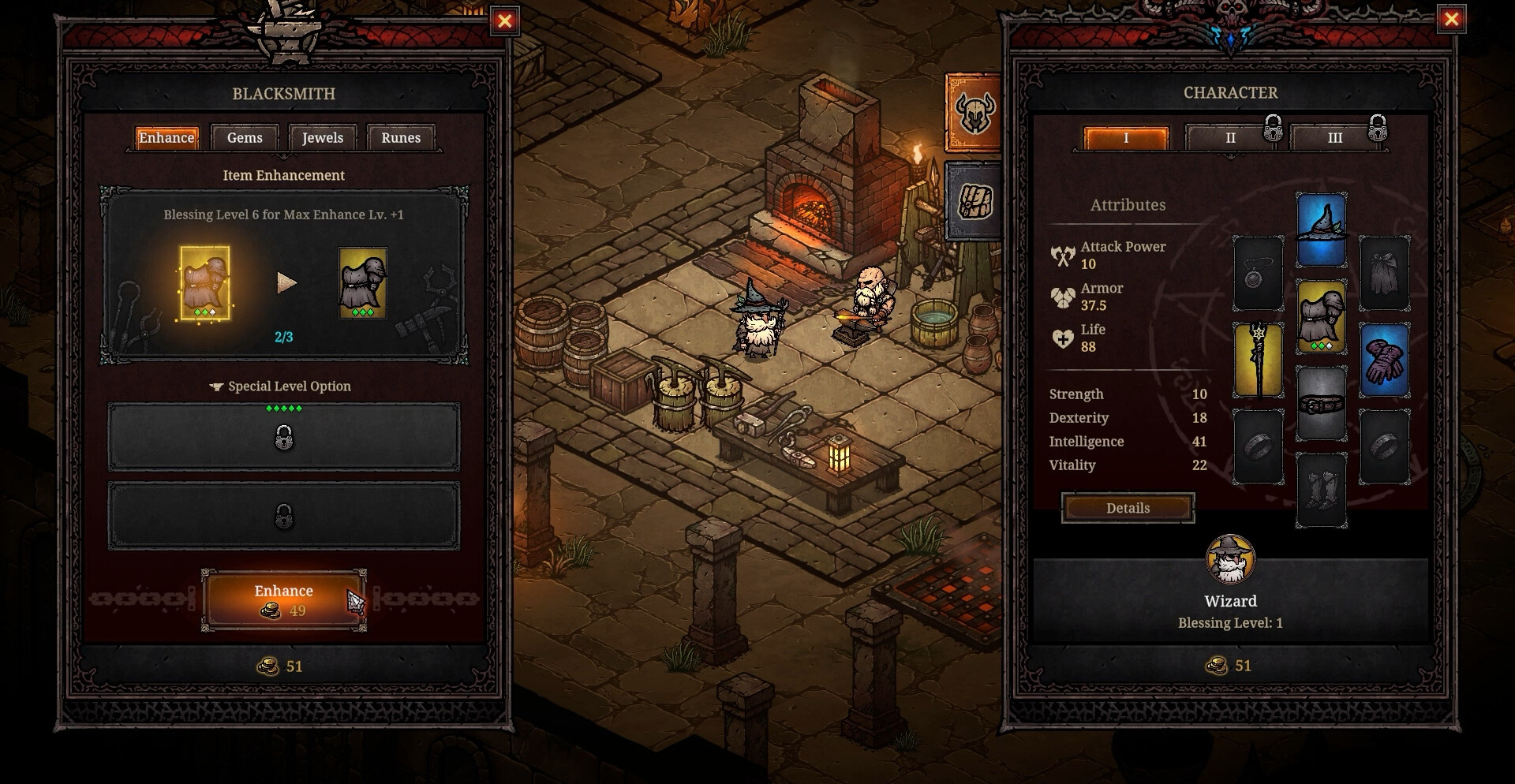Select the equipped purple gloves slot
Viewport: 1515px width, 784px height.
tap(1384, 360)
